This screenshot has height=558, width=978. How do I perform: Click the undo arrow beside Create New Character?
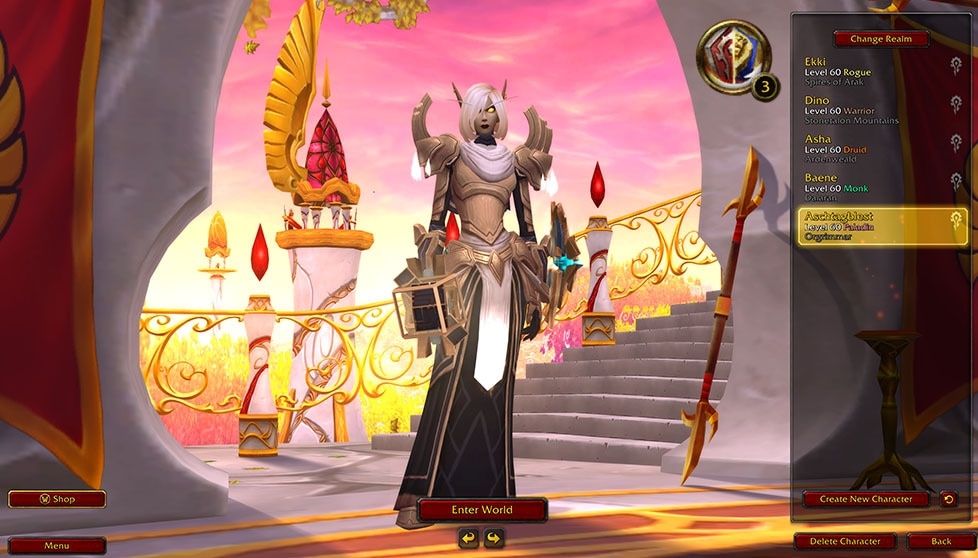948,499
